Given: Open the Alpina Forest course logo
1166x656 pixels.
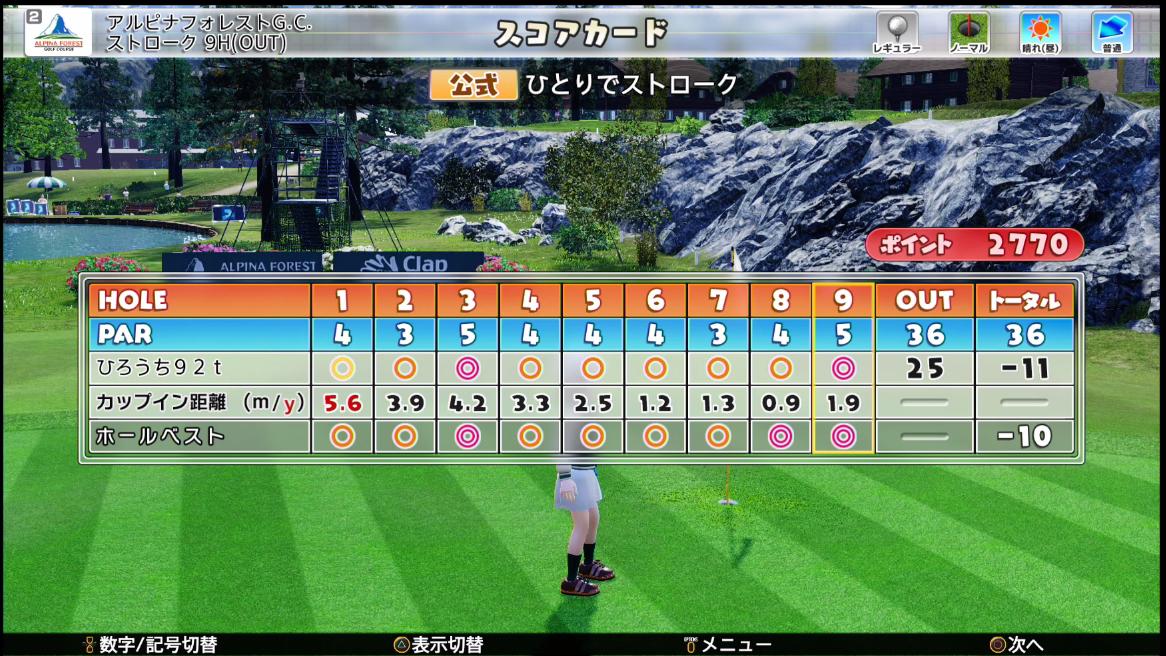Looking at the screenshot, I should pyautogui.click(x=58, y=32).
